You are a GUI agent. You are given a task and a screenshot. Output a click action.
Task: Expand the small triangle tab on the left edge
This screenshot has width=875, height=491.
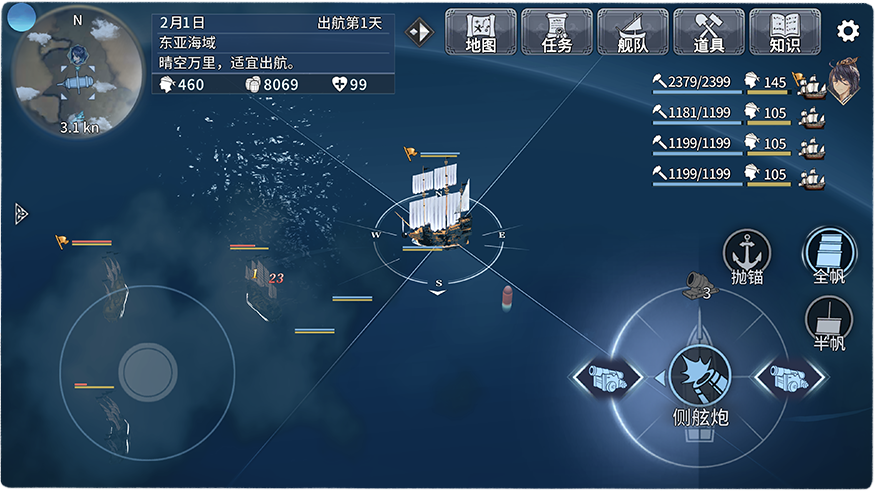pyautogui.click(x=21, y=213)
